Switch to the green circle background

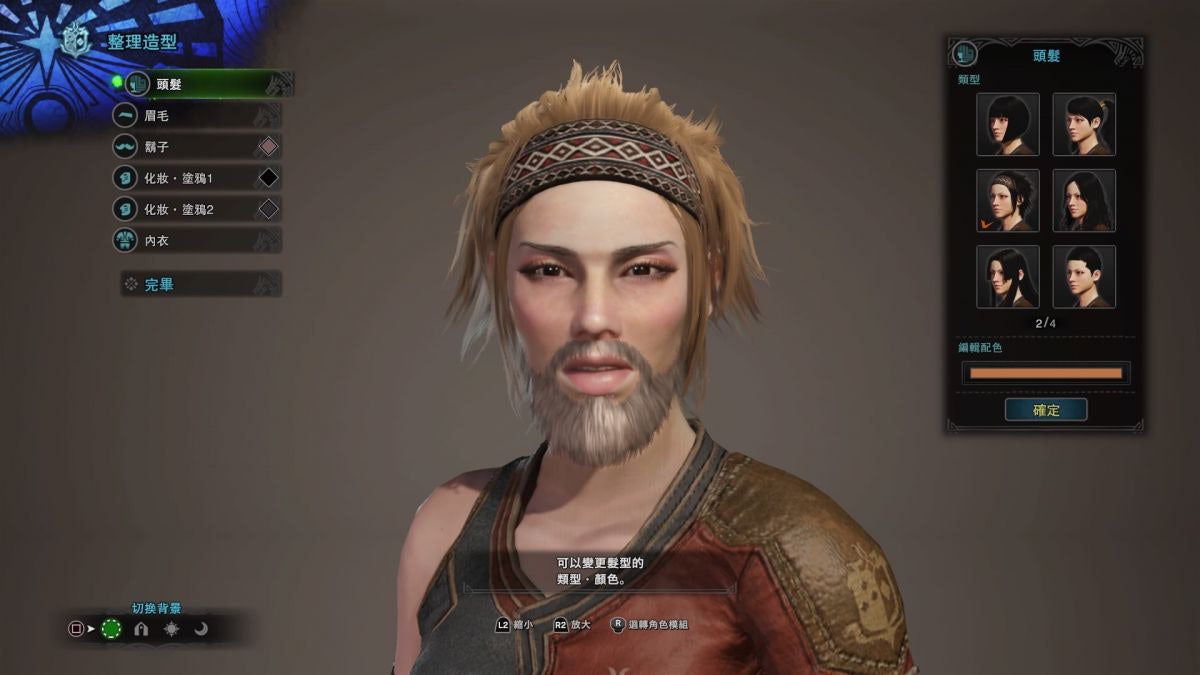coord(111,629)
